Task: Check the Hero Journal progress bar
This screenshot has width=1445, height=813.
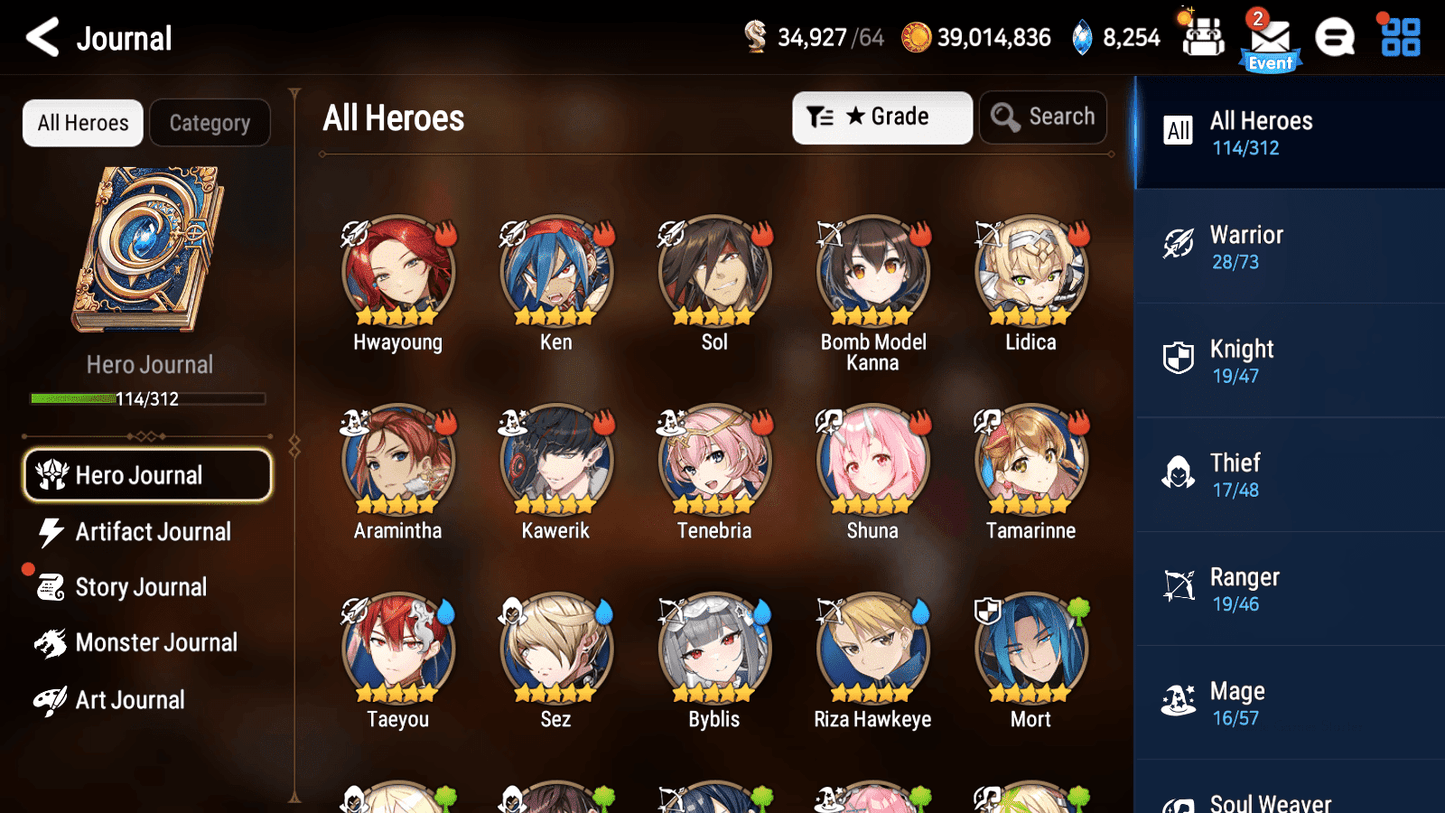Action: coord(149,398)
